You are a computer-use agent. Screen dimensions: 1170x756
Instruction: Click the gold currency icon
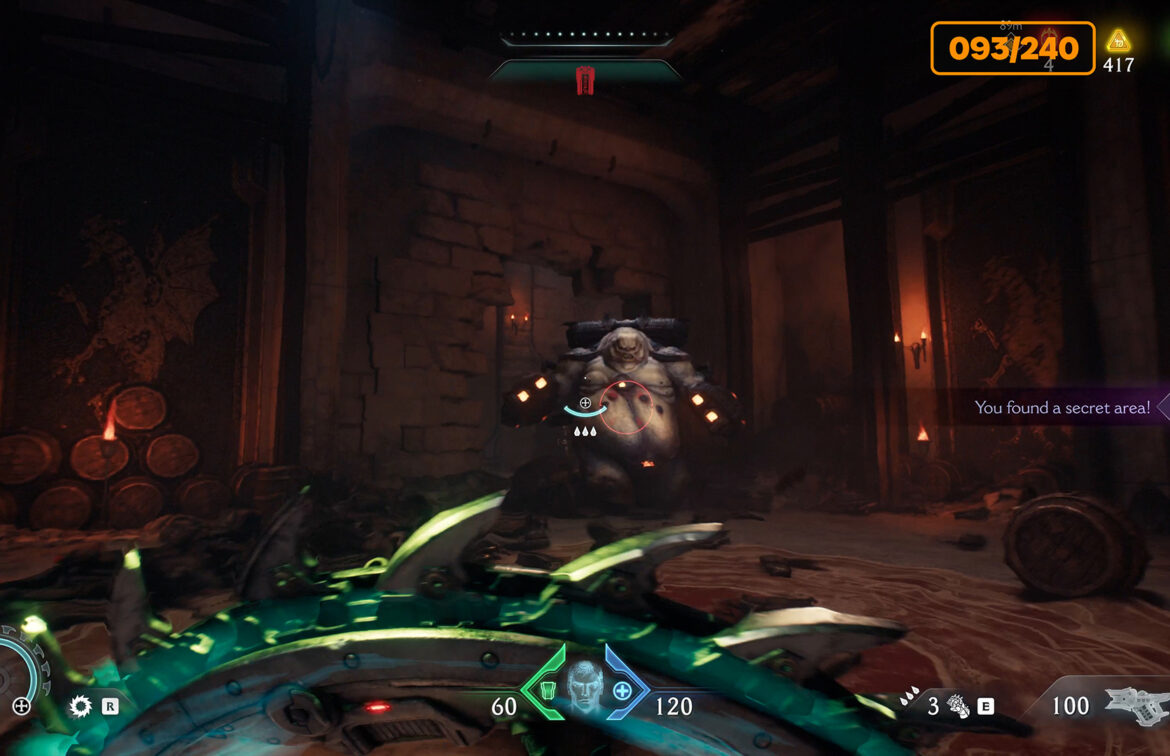click(1118, 42)
